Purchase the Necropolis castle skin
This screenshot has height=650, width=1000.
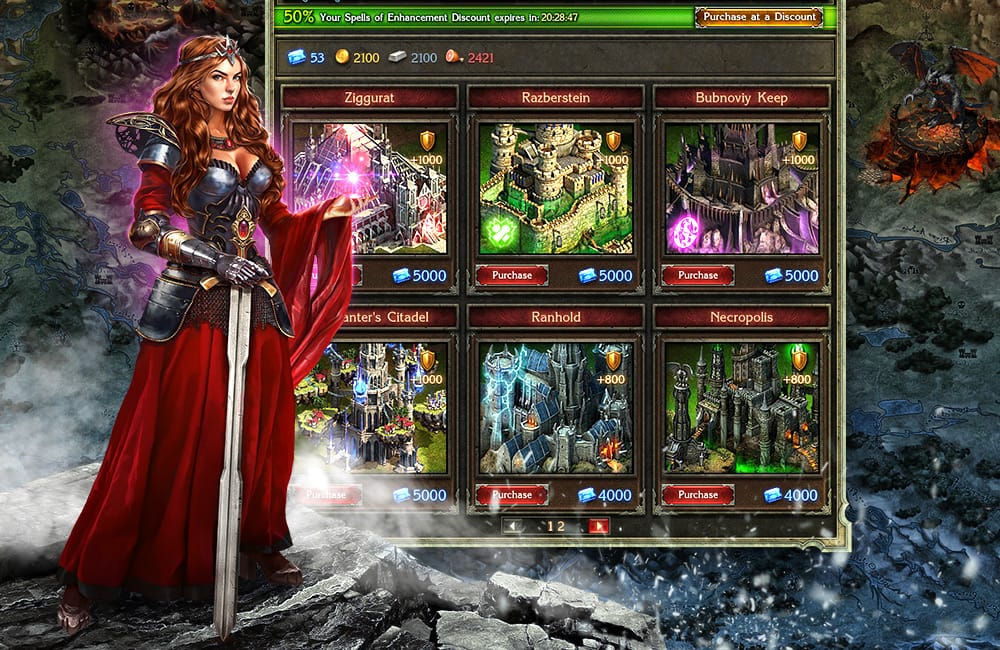coord(698,495)
